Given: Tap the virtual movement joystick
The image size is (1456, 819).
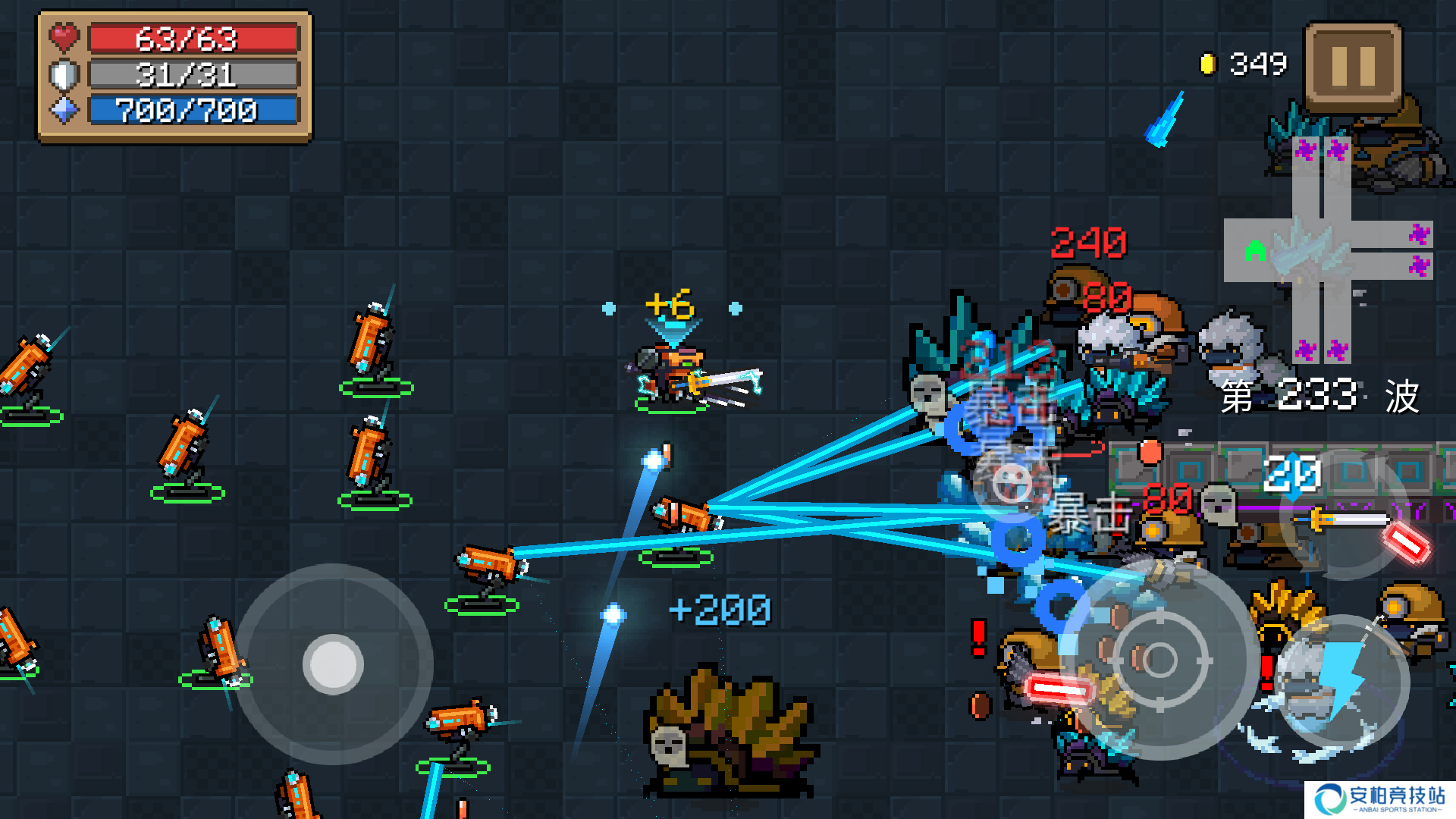Looking at the screenshot, I should (x=334, y=664).
